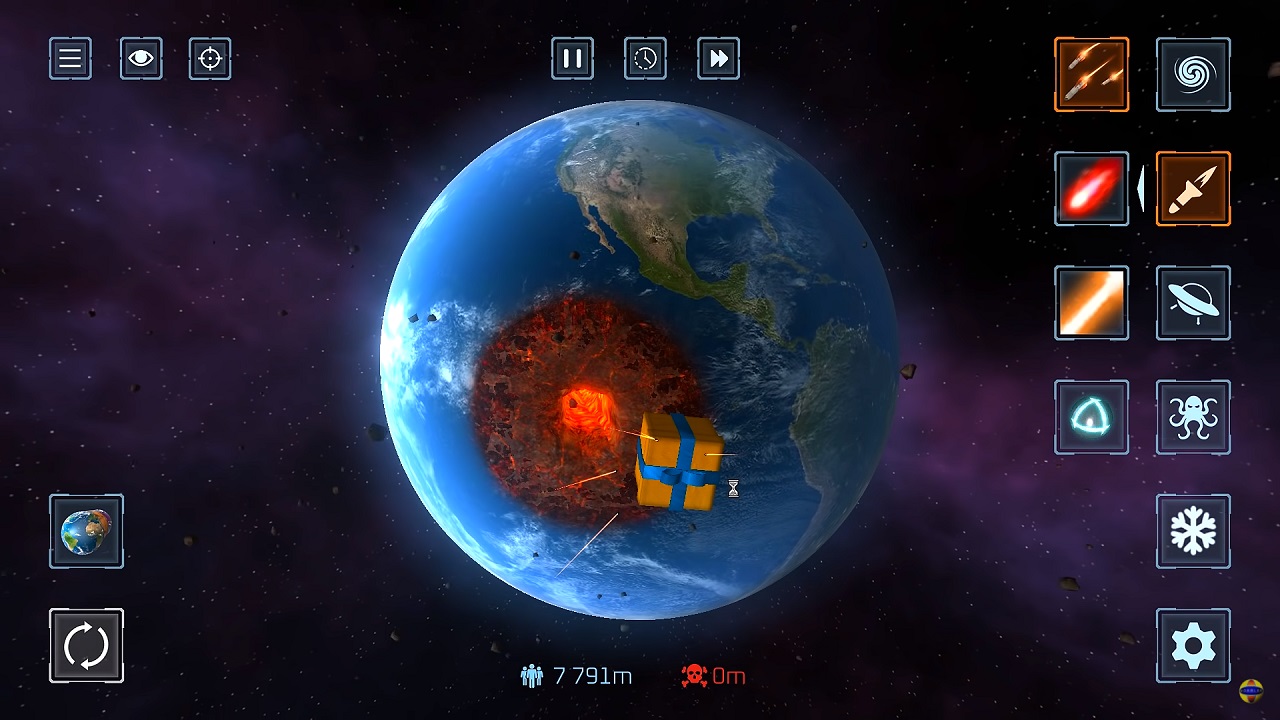This screenshot has width=1280, height=720.
Task: Activate the crosshair targeting button
Action: pos(210,59)
